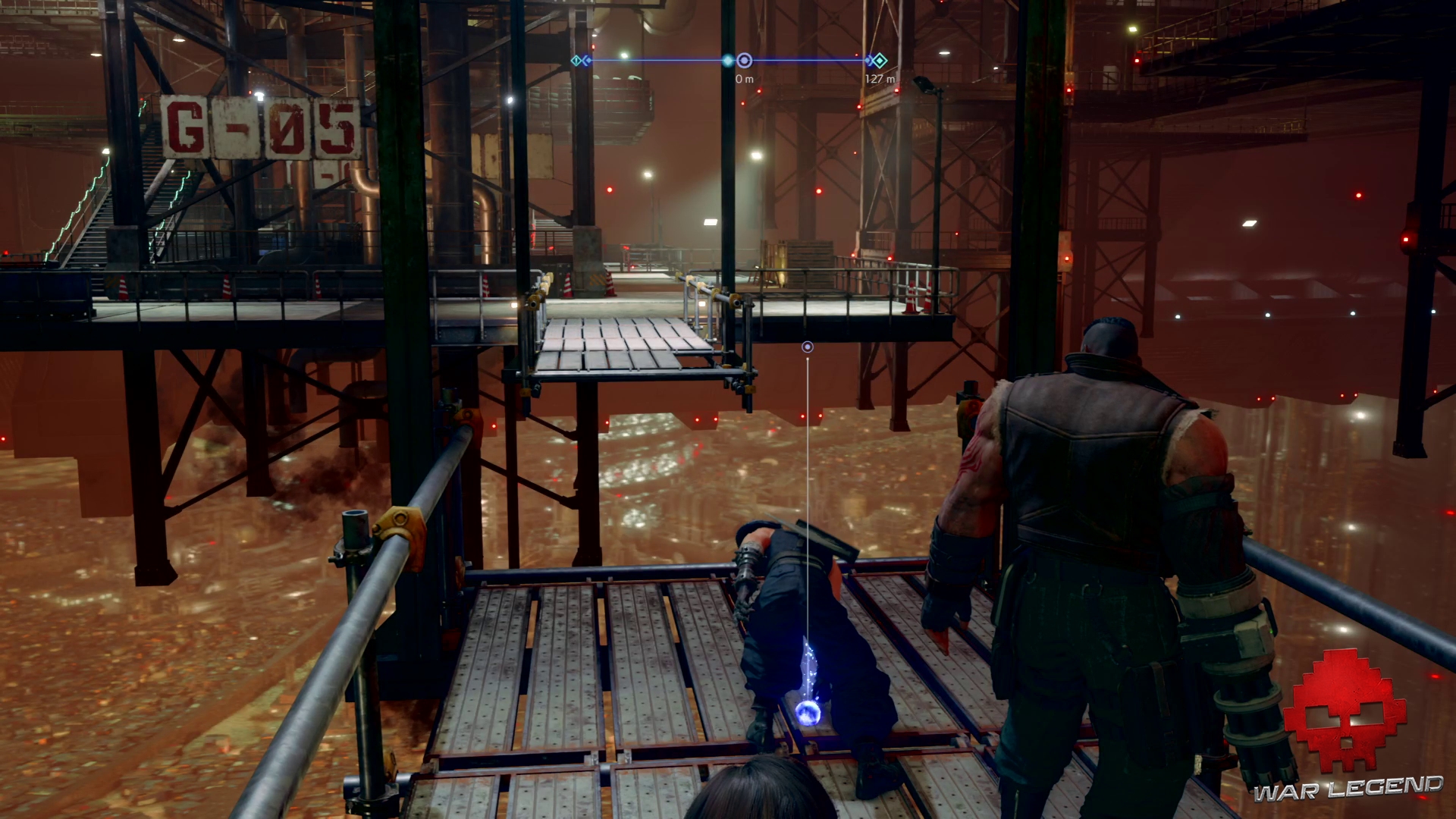1456x819 pixels.
Task: Select the diamond objective marker at 127 m
Action: click(x=880, y=61)
